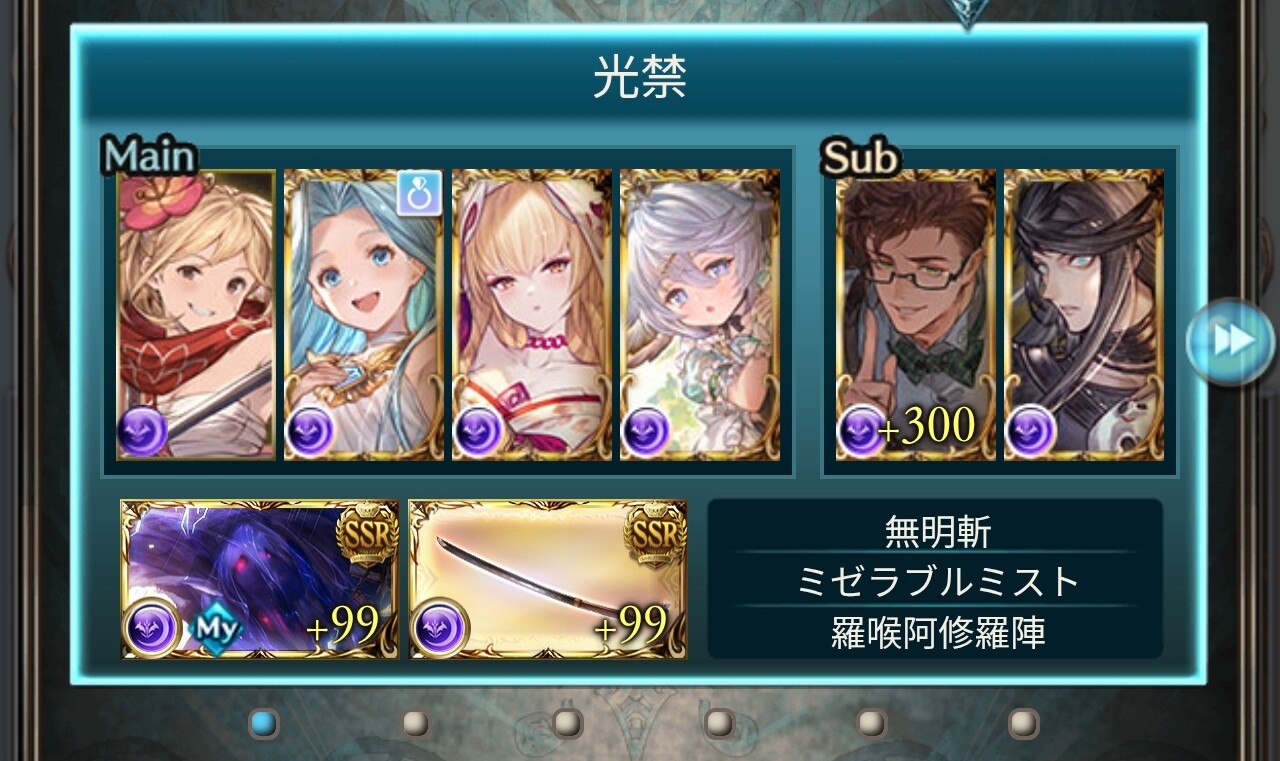Select the blonde main character with red flower

(x=196, y=314)
